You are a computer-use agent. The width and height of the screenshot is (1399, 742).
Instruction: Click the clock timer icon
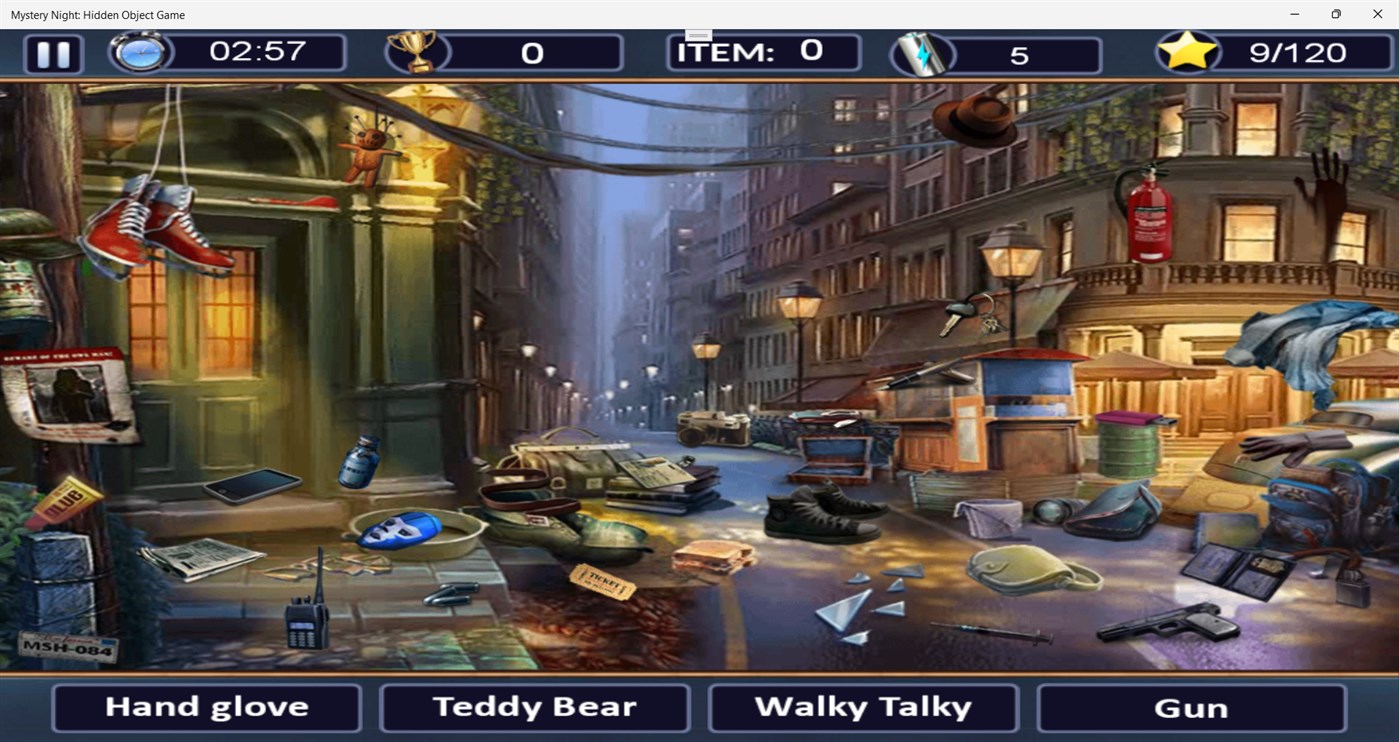tap(140, 52)
